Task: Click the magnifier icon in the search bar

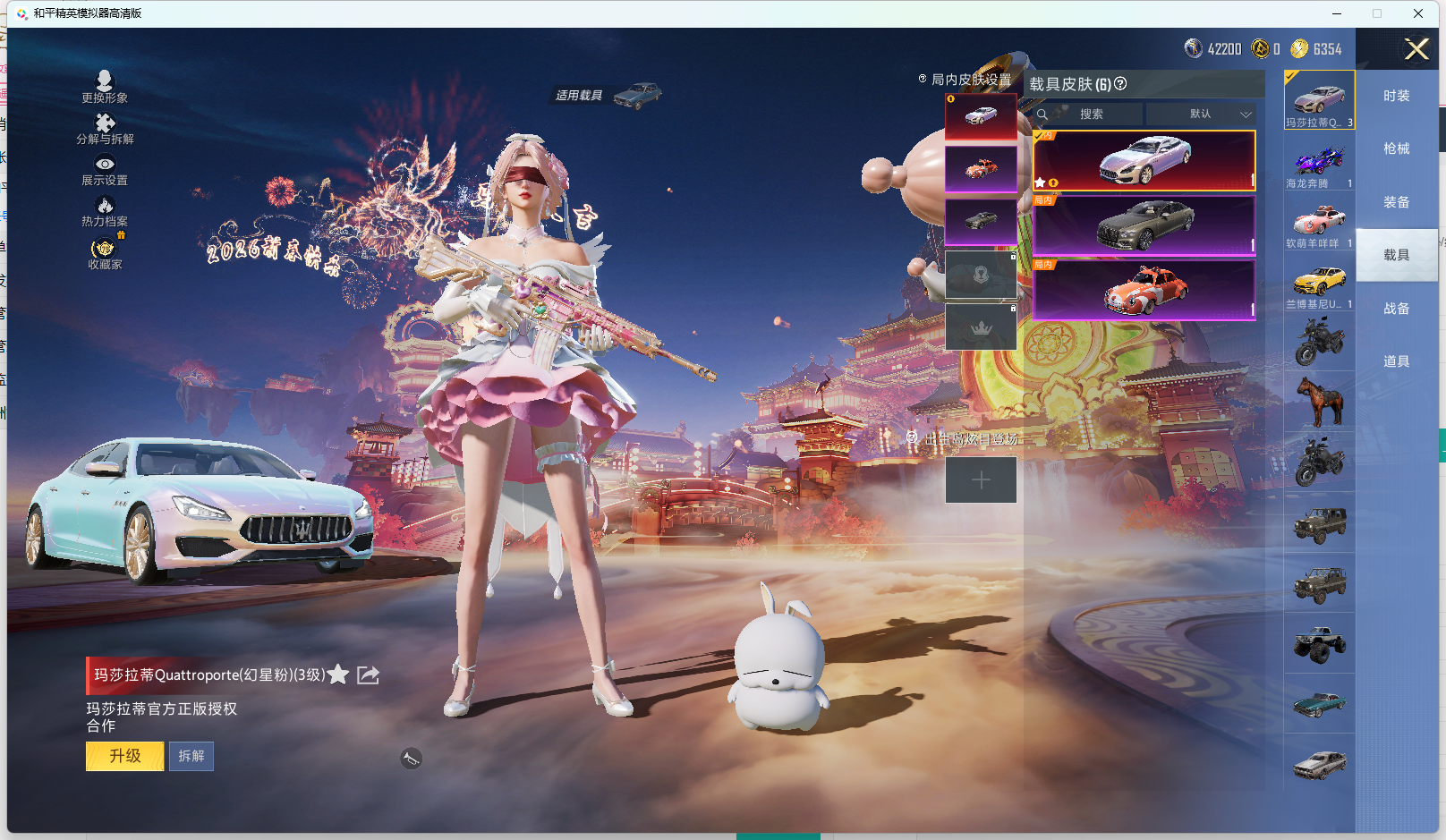Action: [1043, 115]
